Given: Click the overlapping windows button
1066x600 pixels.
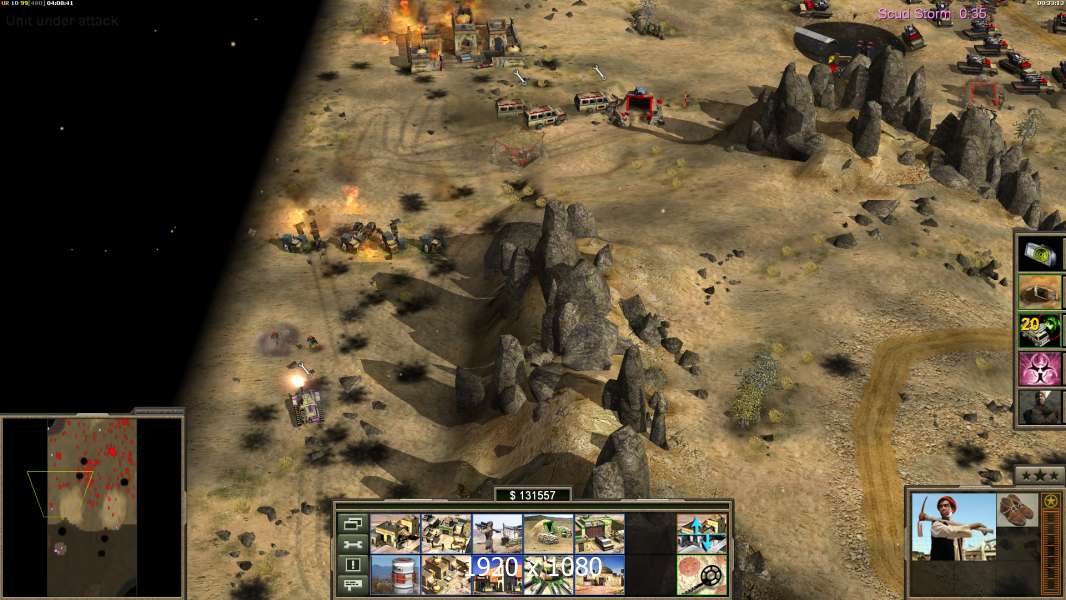Looking at the screenshot, I should [x=351, y=523].
